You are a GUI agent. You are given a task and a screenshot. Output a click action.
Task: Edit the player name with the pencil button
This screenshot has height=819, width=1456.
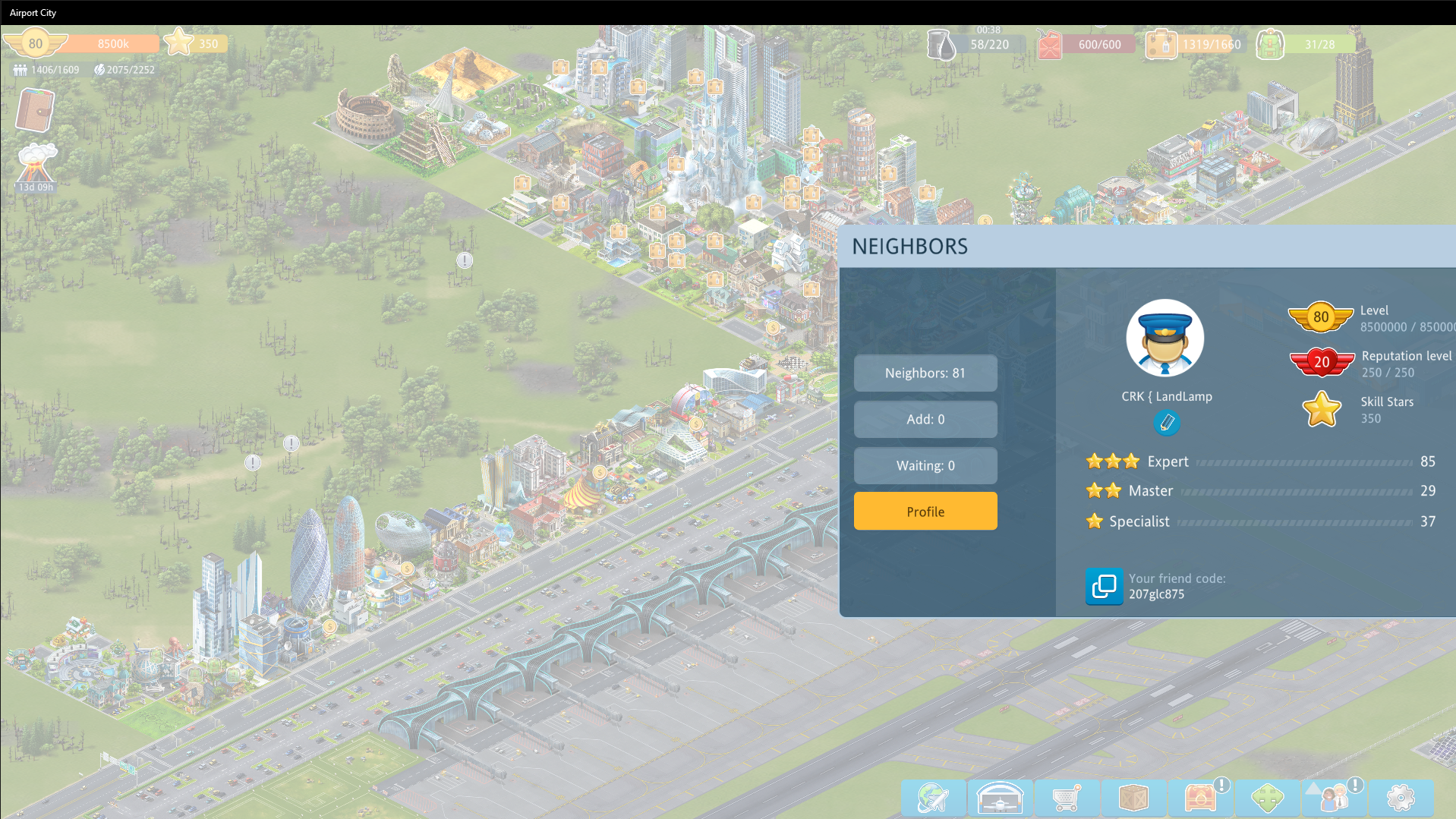coord(1167,422)
